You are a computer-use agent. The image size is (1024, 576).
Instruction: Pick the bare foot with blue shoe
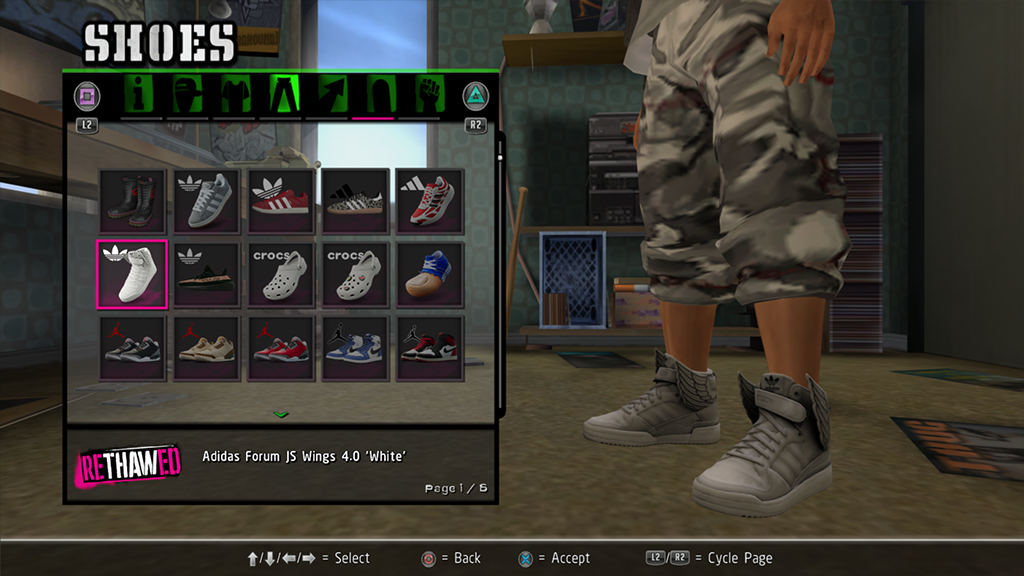coord(429,275)
